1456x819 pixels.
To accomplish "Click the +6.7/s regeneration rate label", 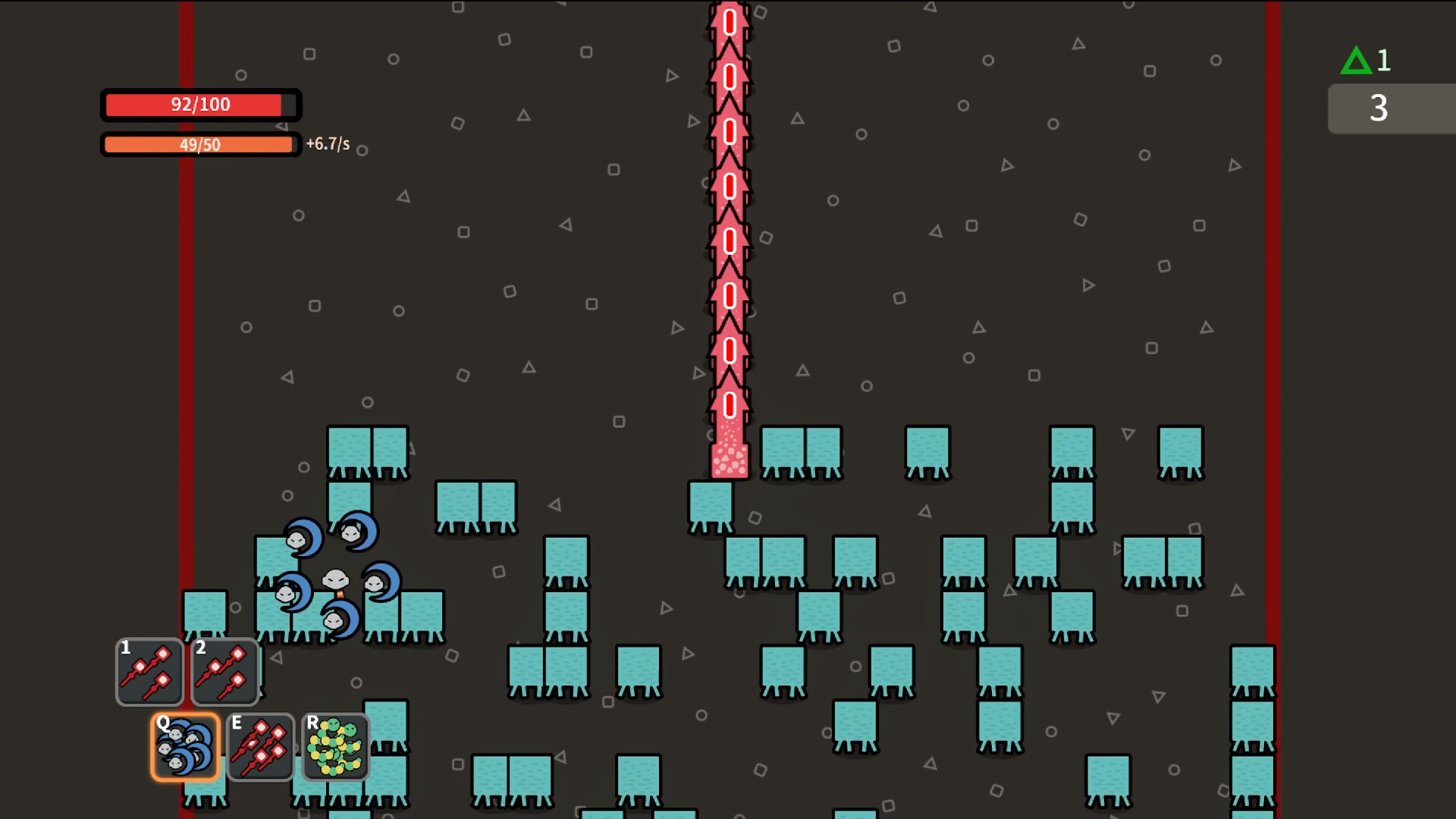I will (329, 145).
